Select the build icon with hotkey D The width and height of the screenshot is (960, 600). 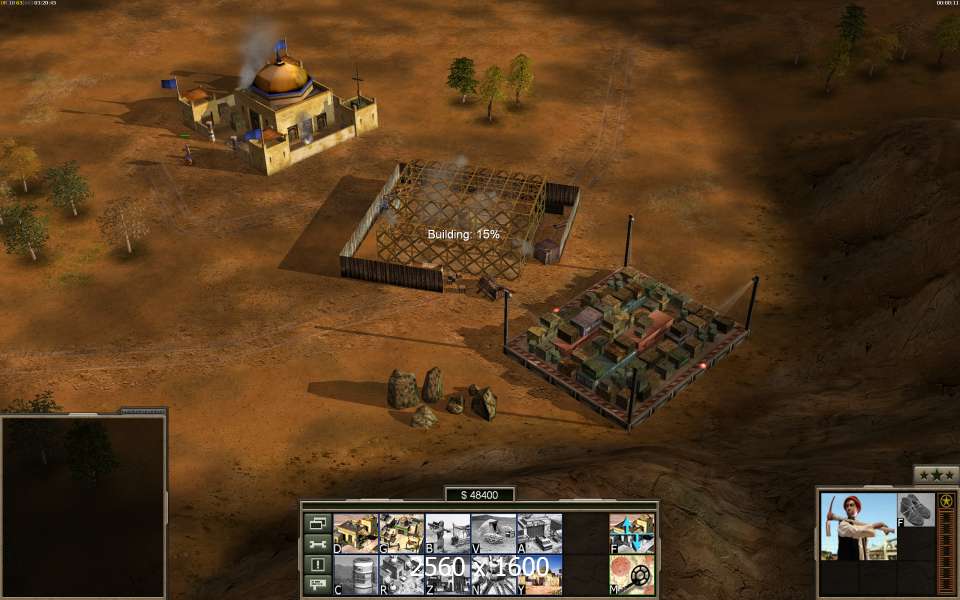click(354, 533)
